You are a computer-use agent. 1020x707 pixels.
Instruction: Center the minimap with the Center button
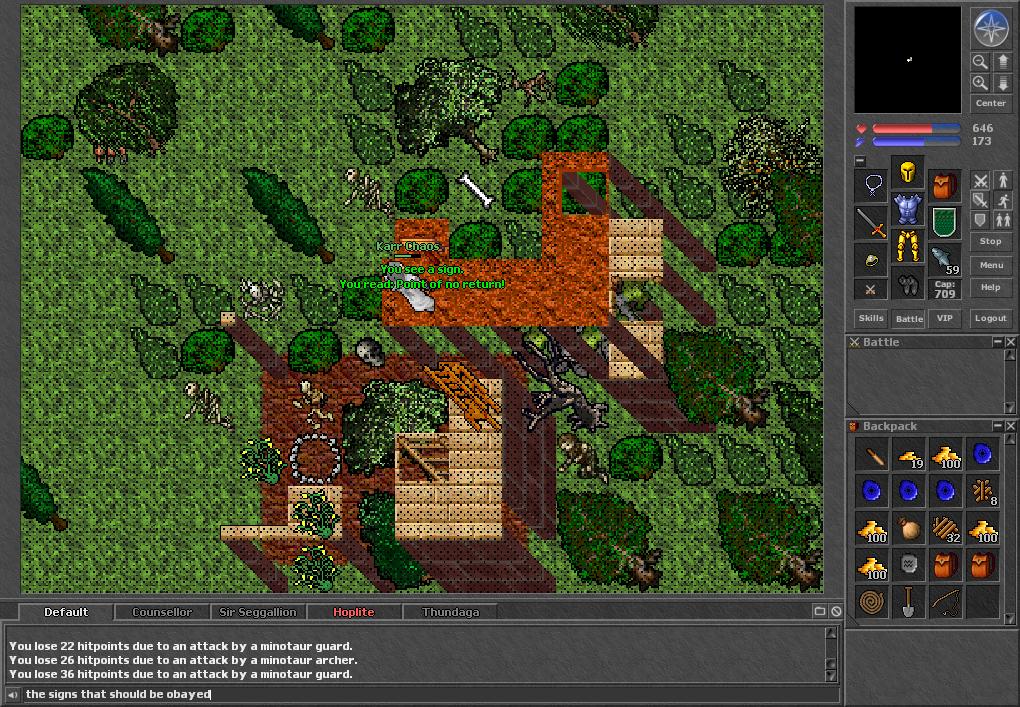pyautogui.click(x=990, y=103)
